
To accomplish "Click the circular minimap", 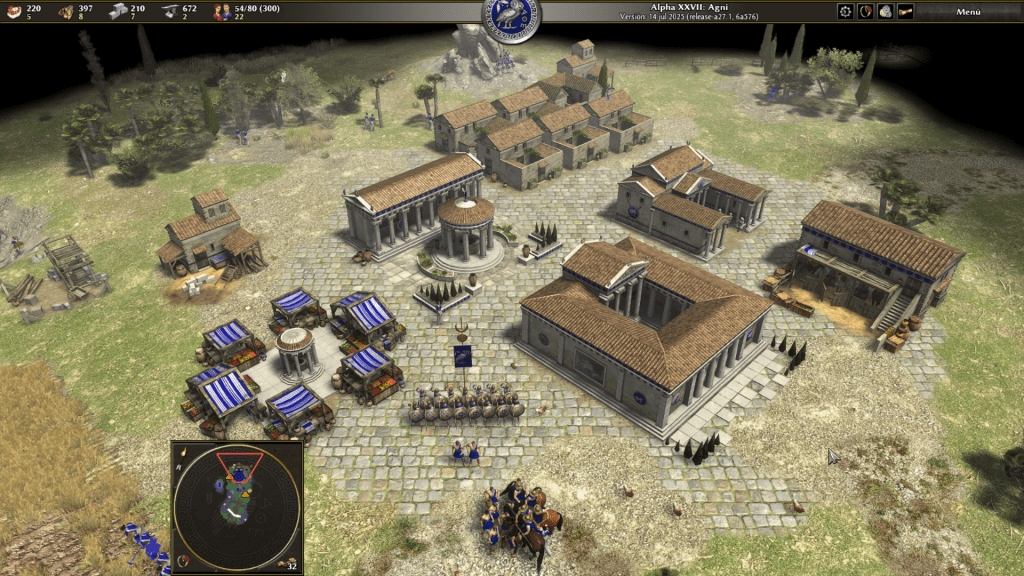I will (237, 507).
